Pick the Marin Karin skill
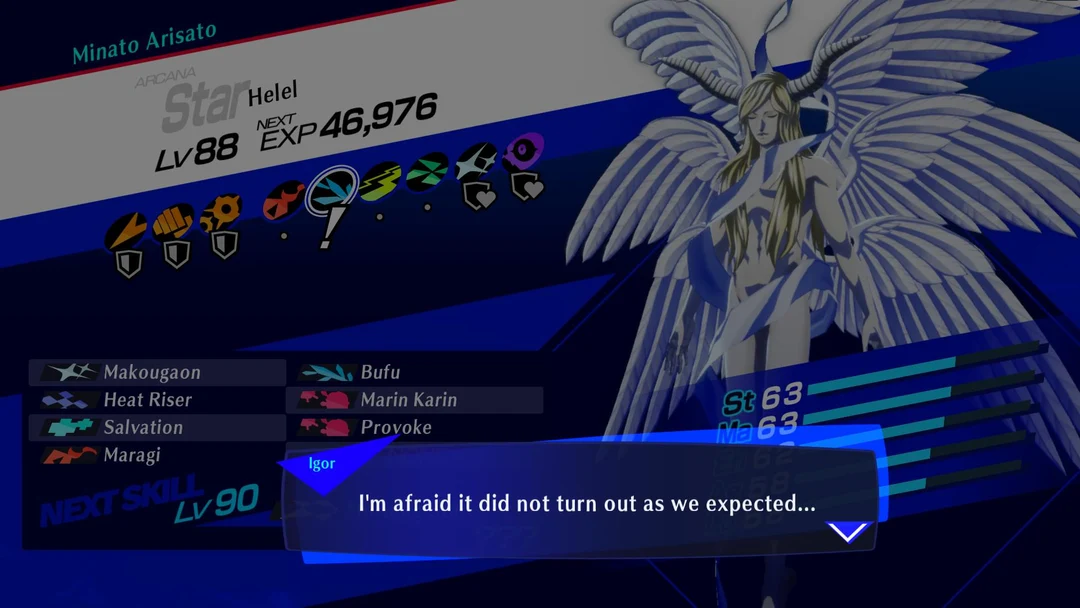This screenshot has width=1080, height=608. click(x=408, y=400)
